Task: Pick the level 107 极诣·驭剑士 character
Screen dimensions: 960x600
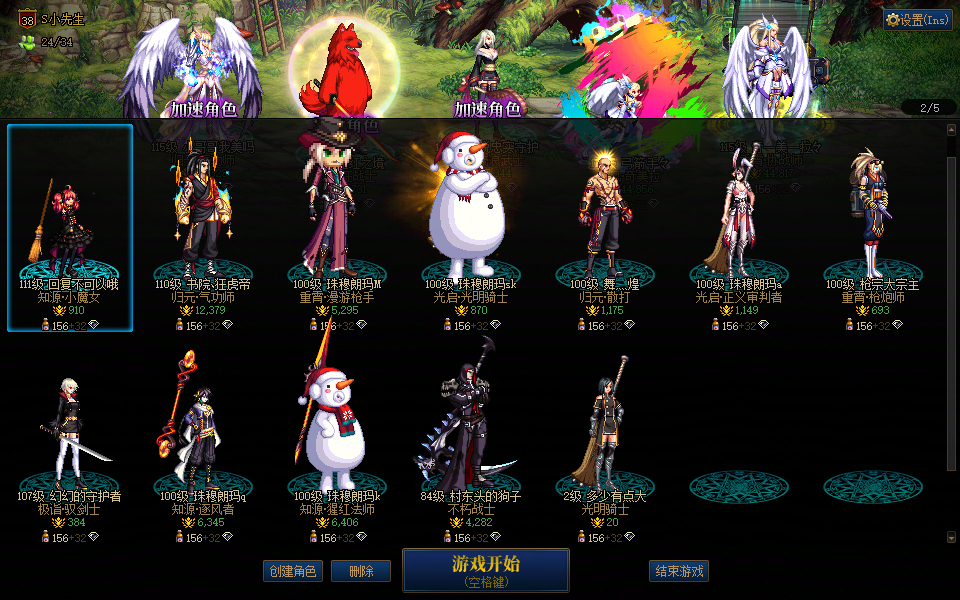Action: (x=70, y=440)
